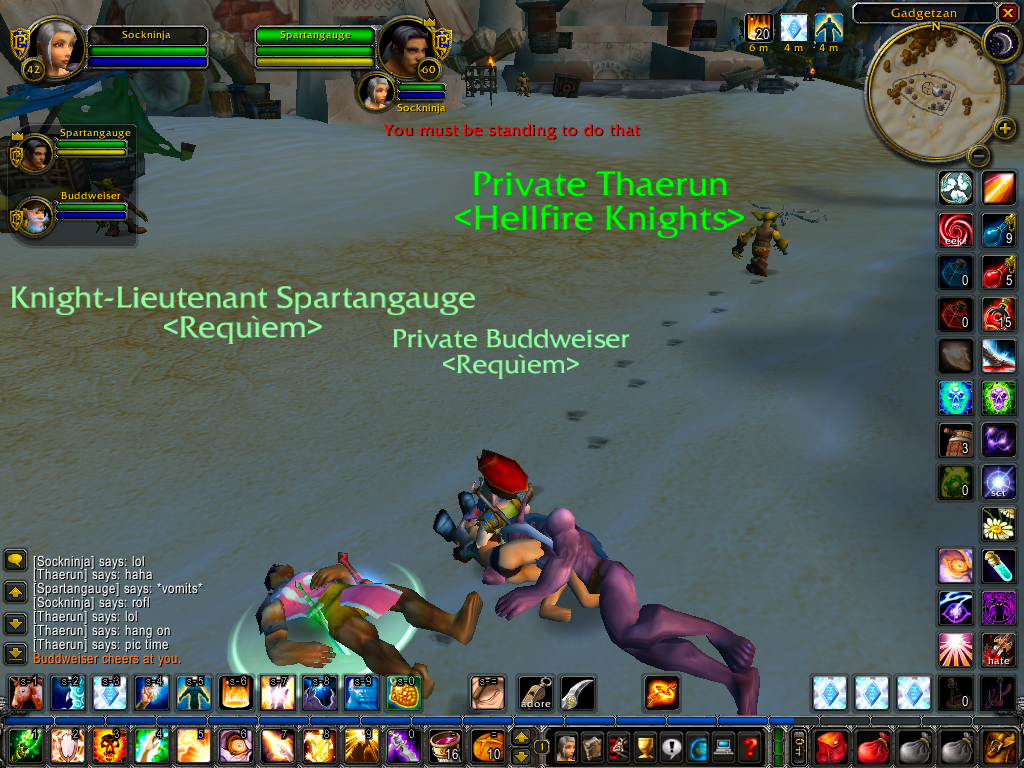This screenshot has height=768, width=1024.
Task: Select party member Buddweiser's portrait
Action: coord(35,215)
